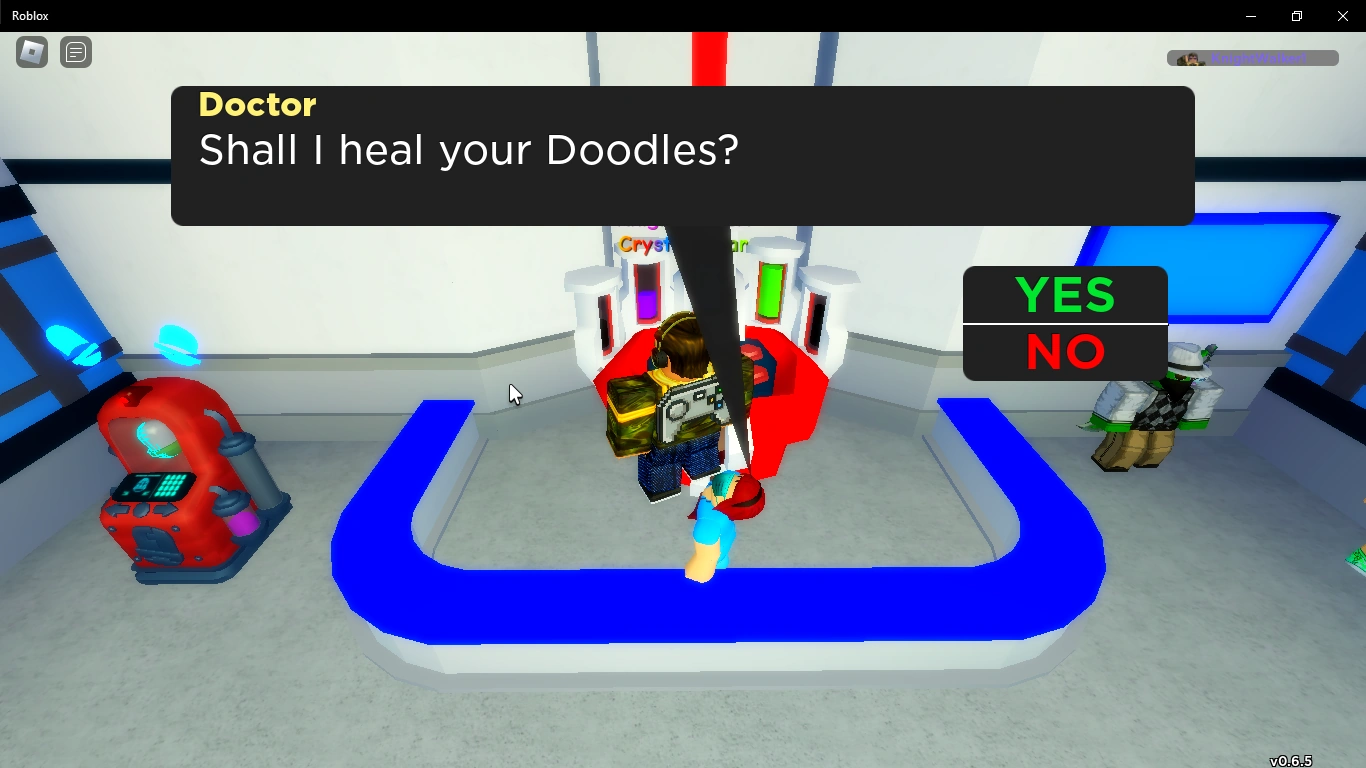Select YES to heal your Doodles
1366x768 pixels.
click(x=1064, y=296)
